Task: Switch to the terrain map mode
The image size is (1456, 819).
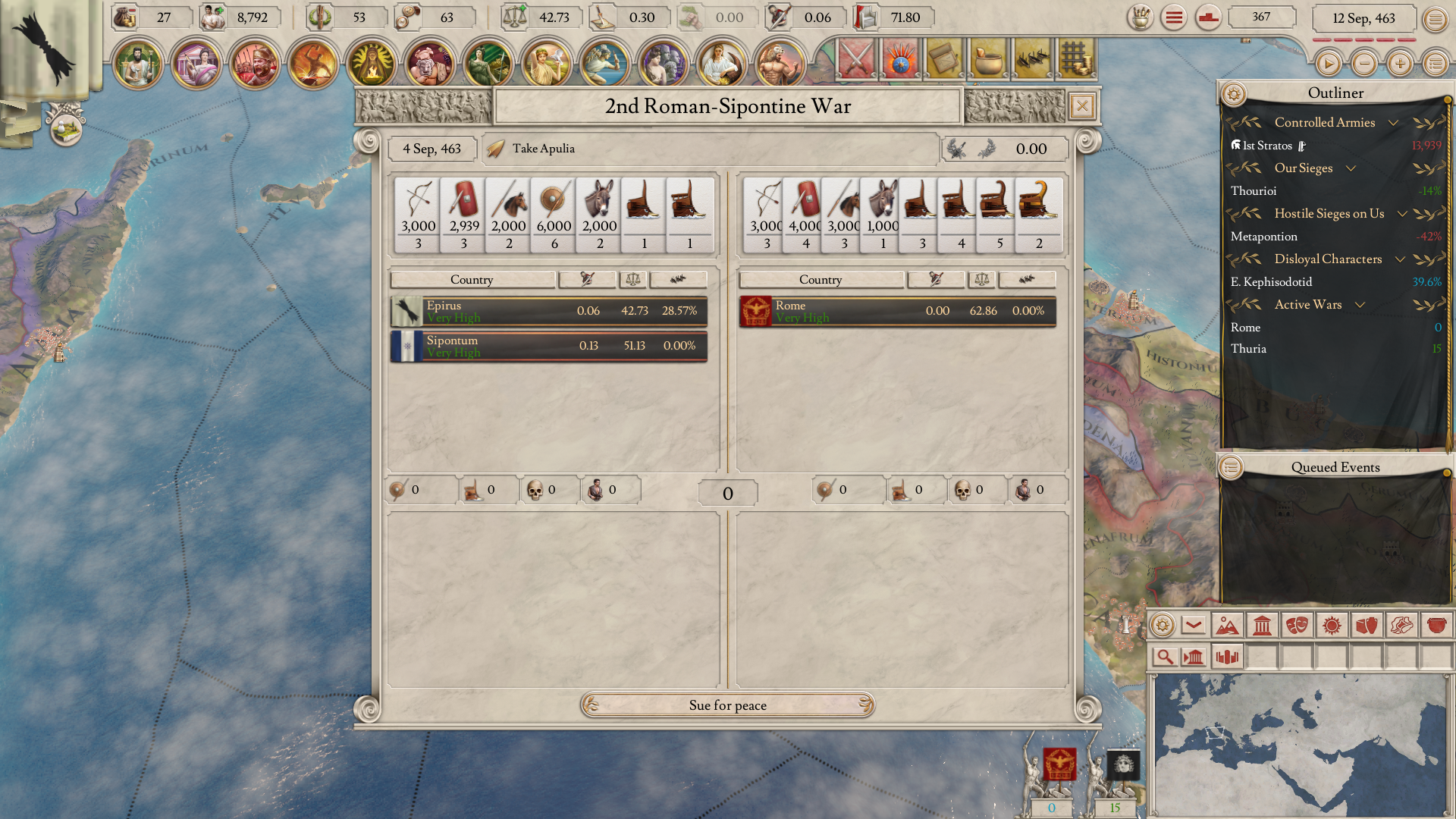Action: [x=1226, y=626]
